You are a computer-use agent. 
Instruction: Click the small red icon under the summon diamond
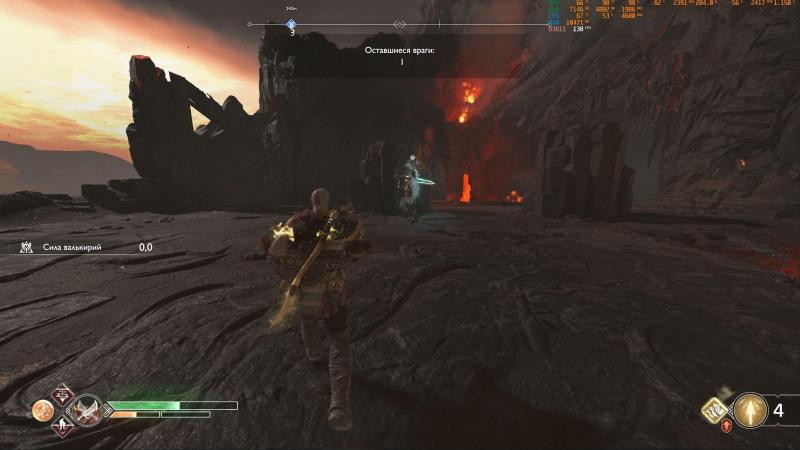click(727, 426)
